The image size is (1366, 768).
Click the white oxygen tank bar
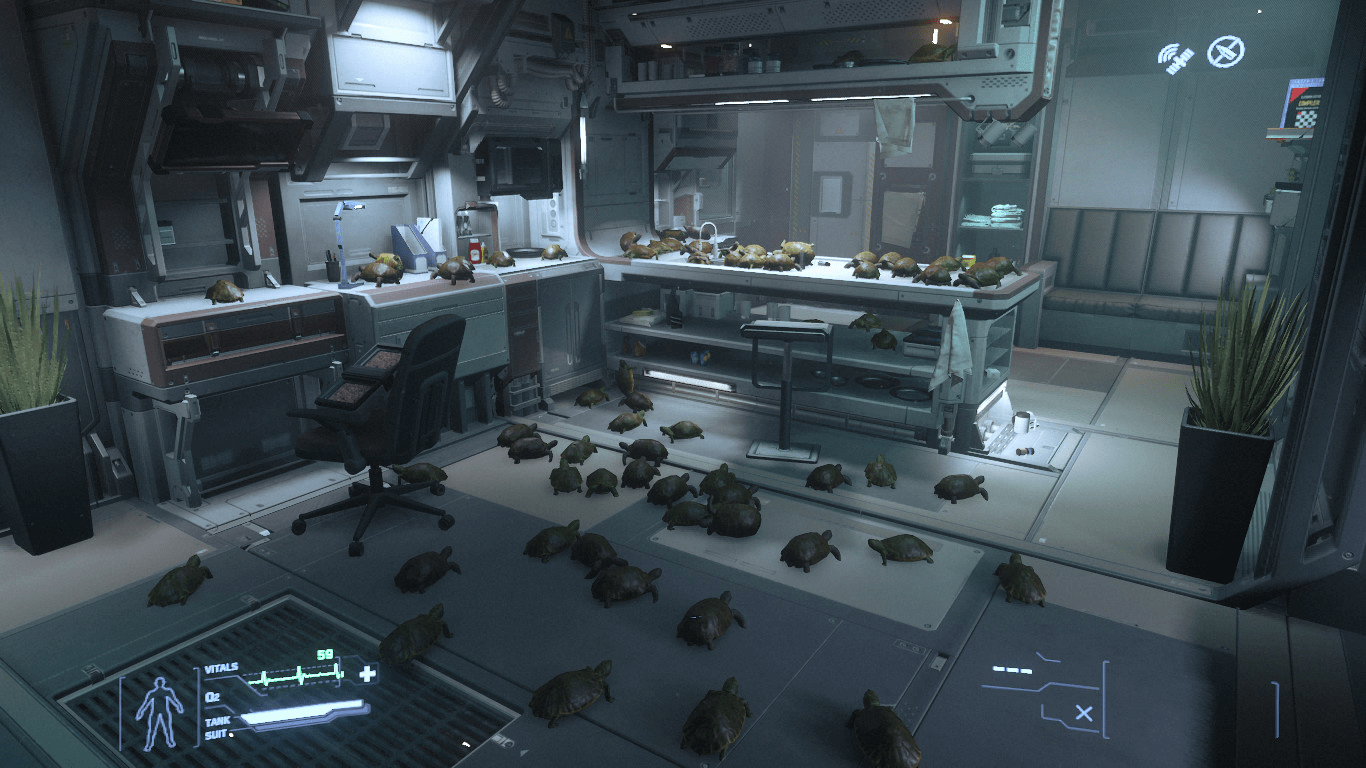click(303, 712)
